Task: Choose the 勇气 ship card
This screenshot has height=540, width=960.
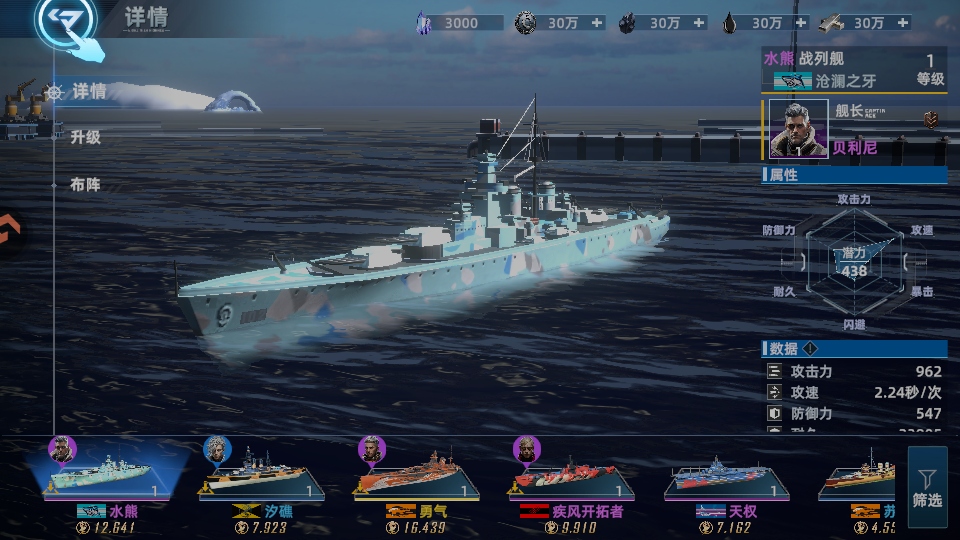Action: click(x=416, y=477)
